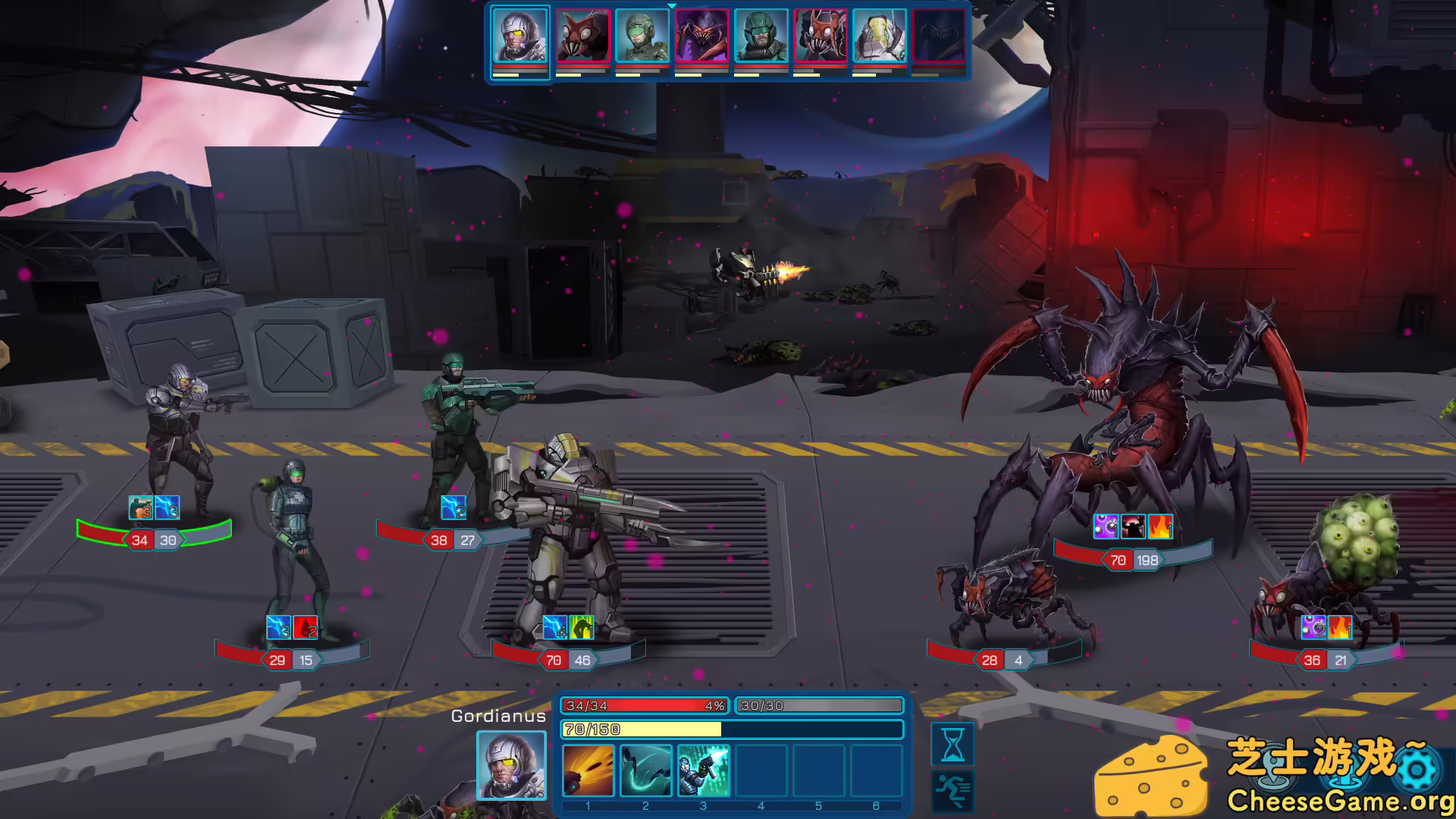Inspect the blood drop status icon on female soldier

pyautogui.click(x=306, y=628)
